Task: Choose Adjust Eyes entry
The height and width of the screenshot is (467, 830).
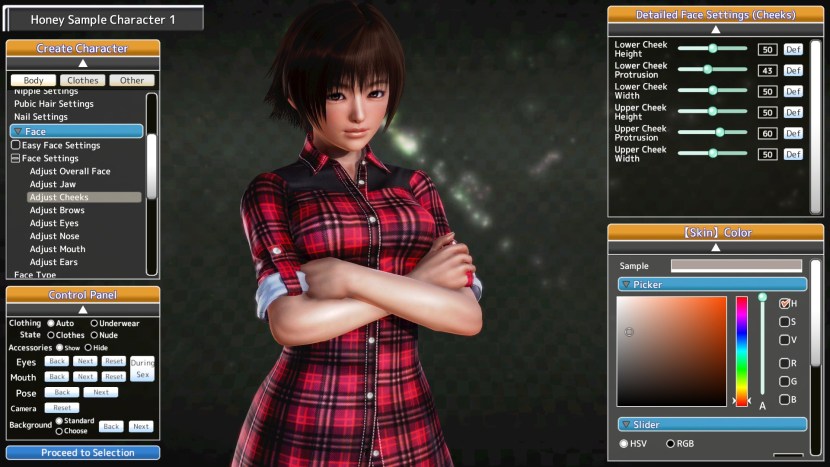Action: point(54,223)
